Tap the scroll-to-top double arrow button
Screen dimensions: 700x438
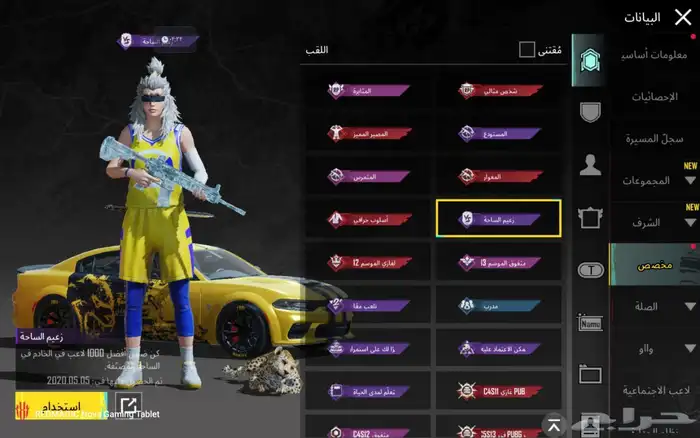tap(552, 423)
